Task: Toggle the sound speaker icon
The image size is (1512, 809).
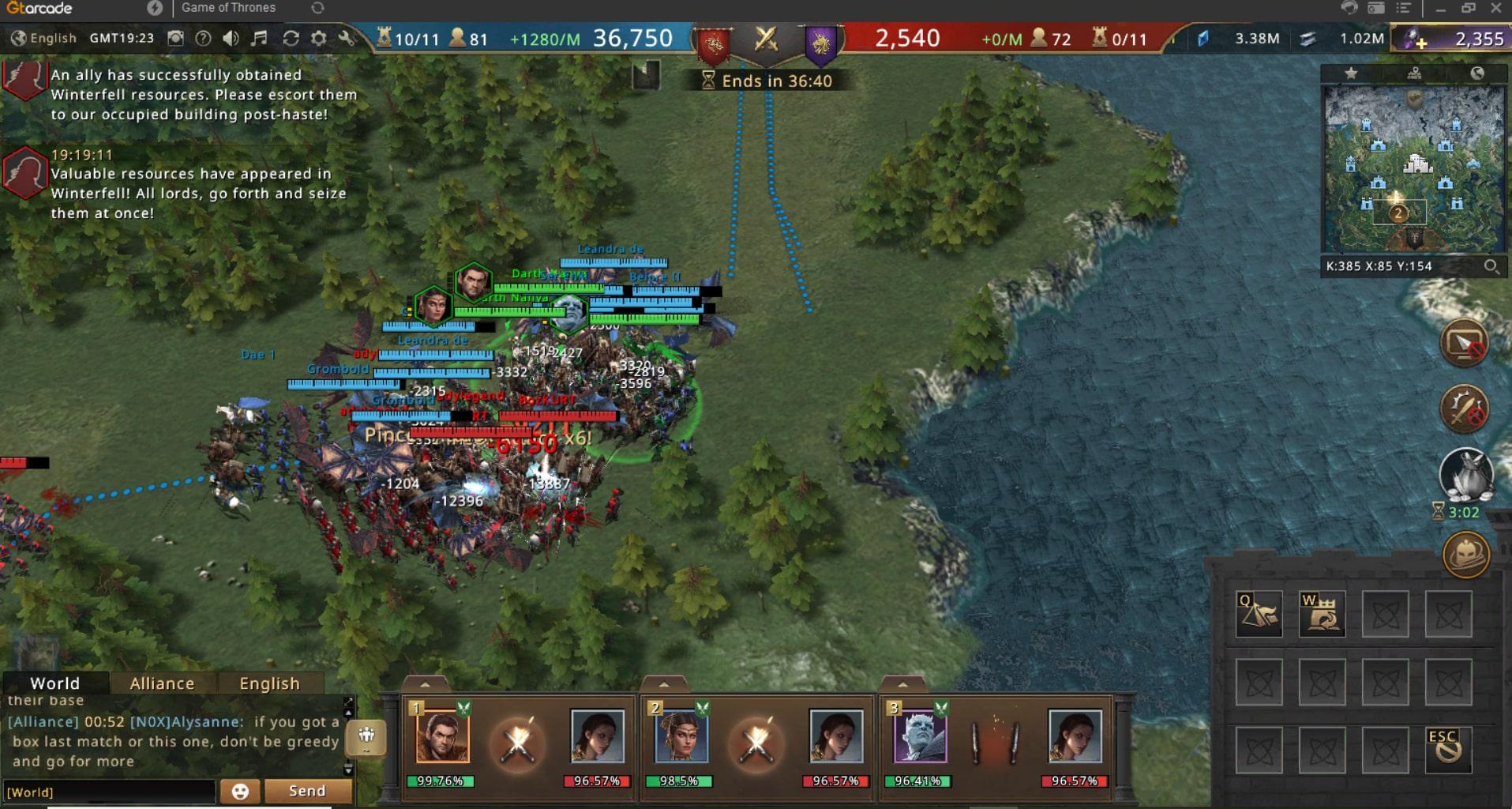Action: (231, 38)
